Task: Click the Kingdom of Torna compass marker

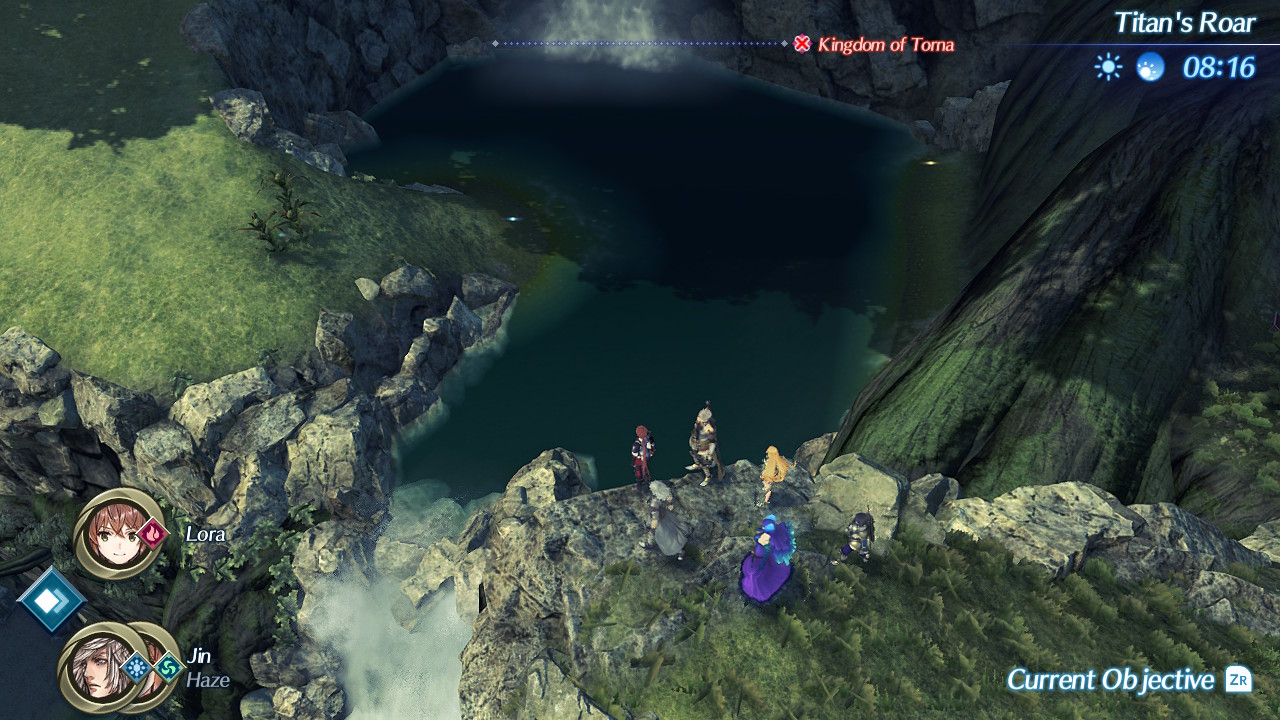Action: pos(802,44)
